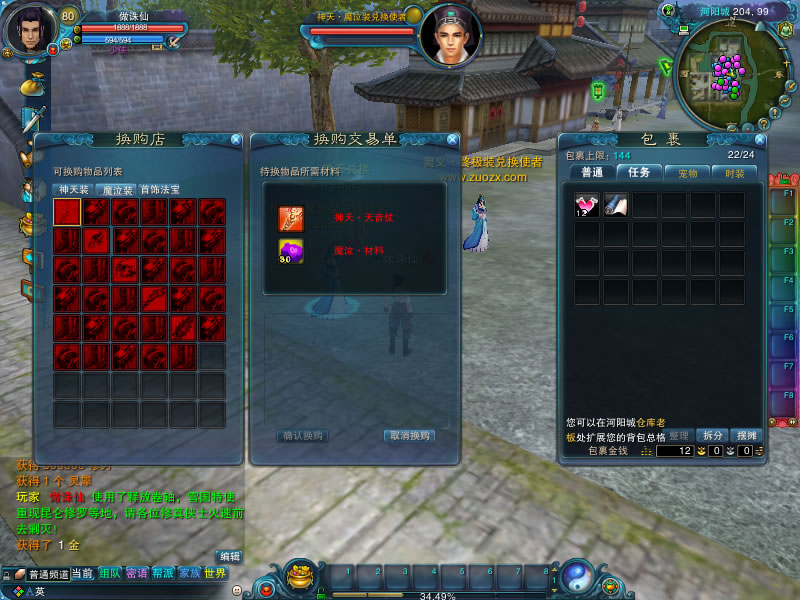The width and height of the screenshot is (800, 600).
Task: Close the 换购店 exchange shop window
Action: click(236, 140)
